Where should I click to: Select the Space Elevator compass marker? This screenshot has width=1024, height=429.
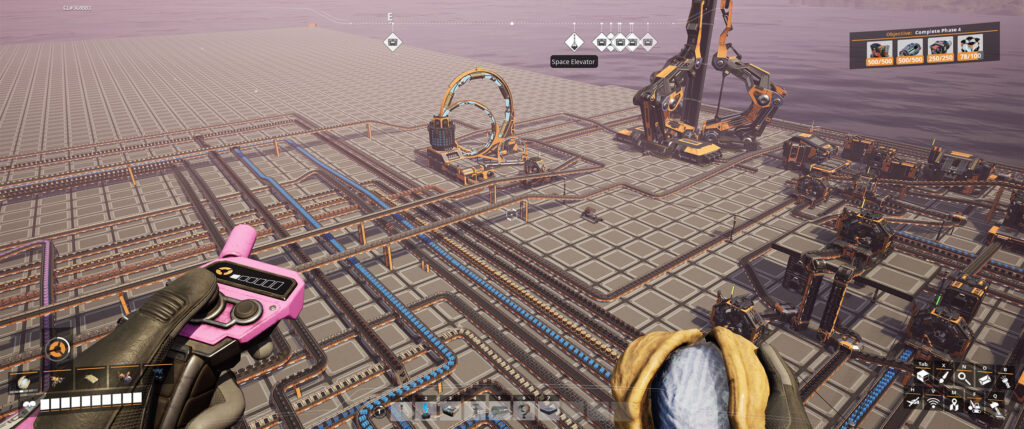pyautogui.click(x=574, y=42)
